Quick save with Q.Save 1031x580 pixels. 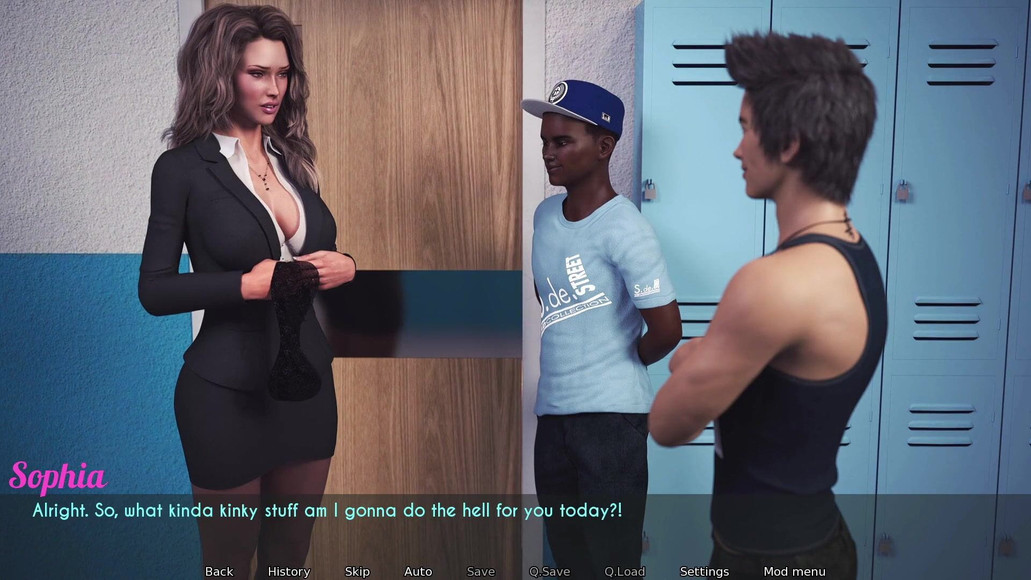549,572
